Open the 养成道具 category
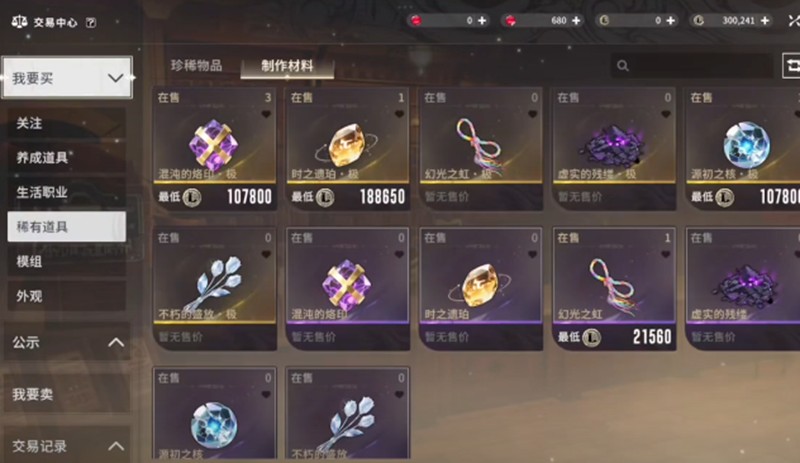Image resolution: width=800 pixels, height=463 pixels. [x=66, y=157]
